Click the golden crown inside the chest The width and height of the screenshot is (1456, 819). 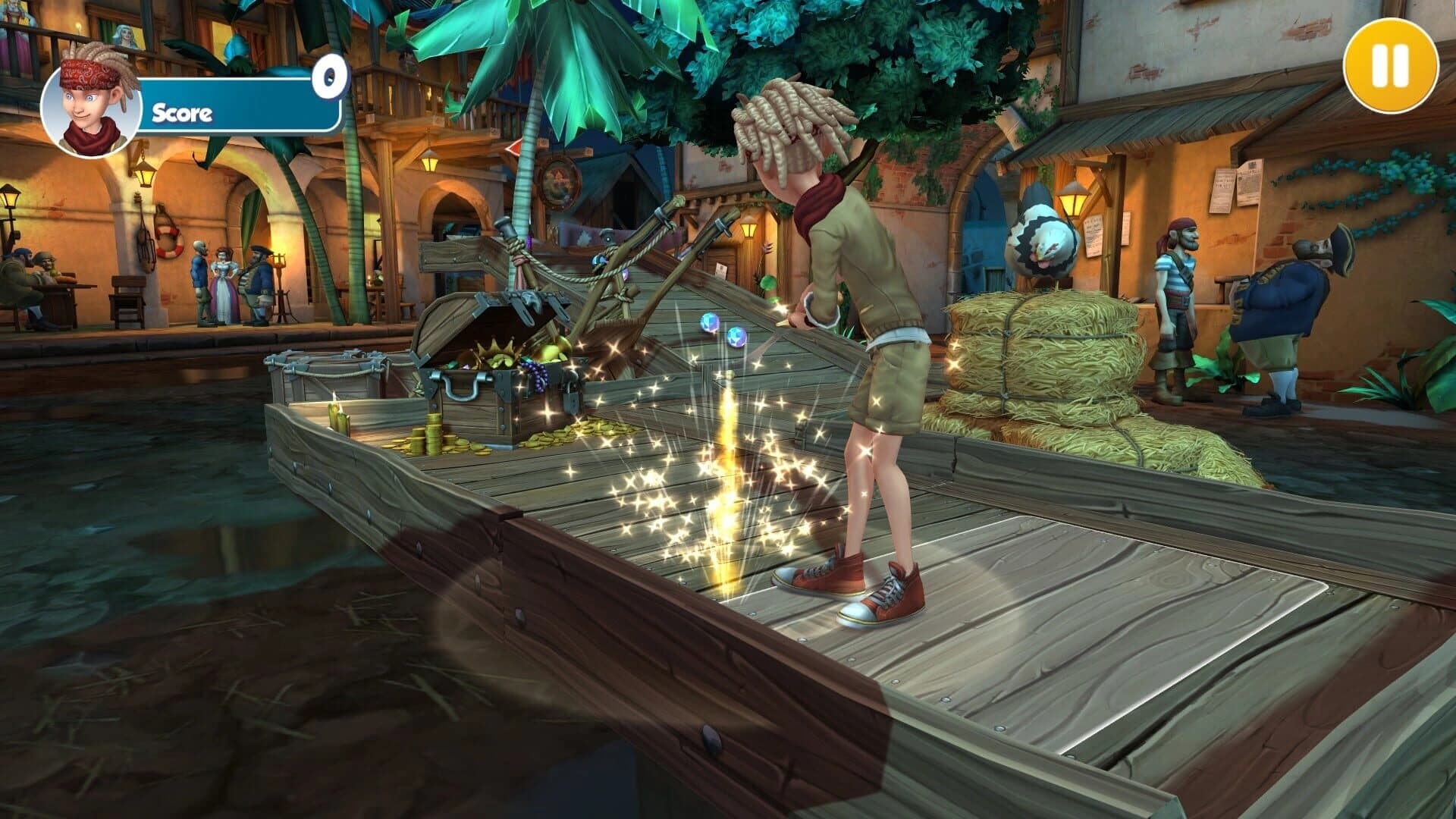pyautogui.click(x=494, y=351)
